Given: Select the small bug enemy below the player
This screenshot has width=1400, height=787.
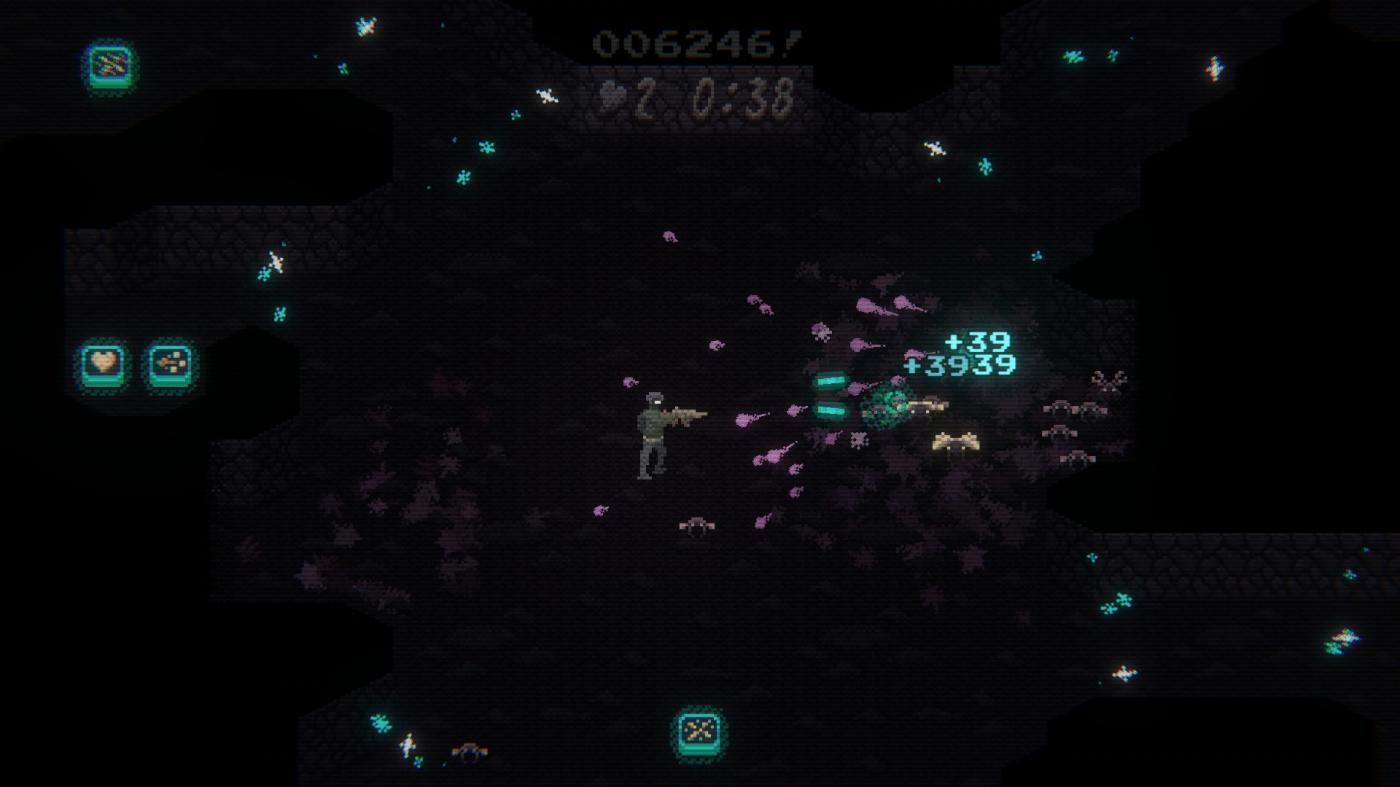Looking at the screenshot, I should coord(695,525).
